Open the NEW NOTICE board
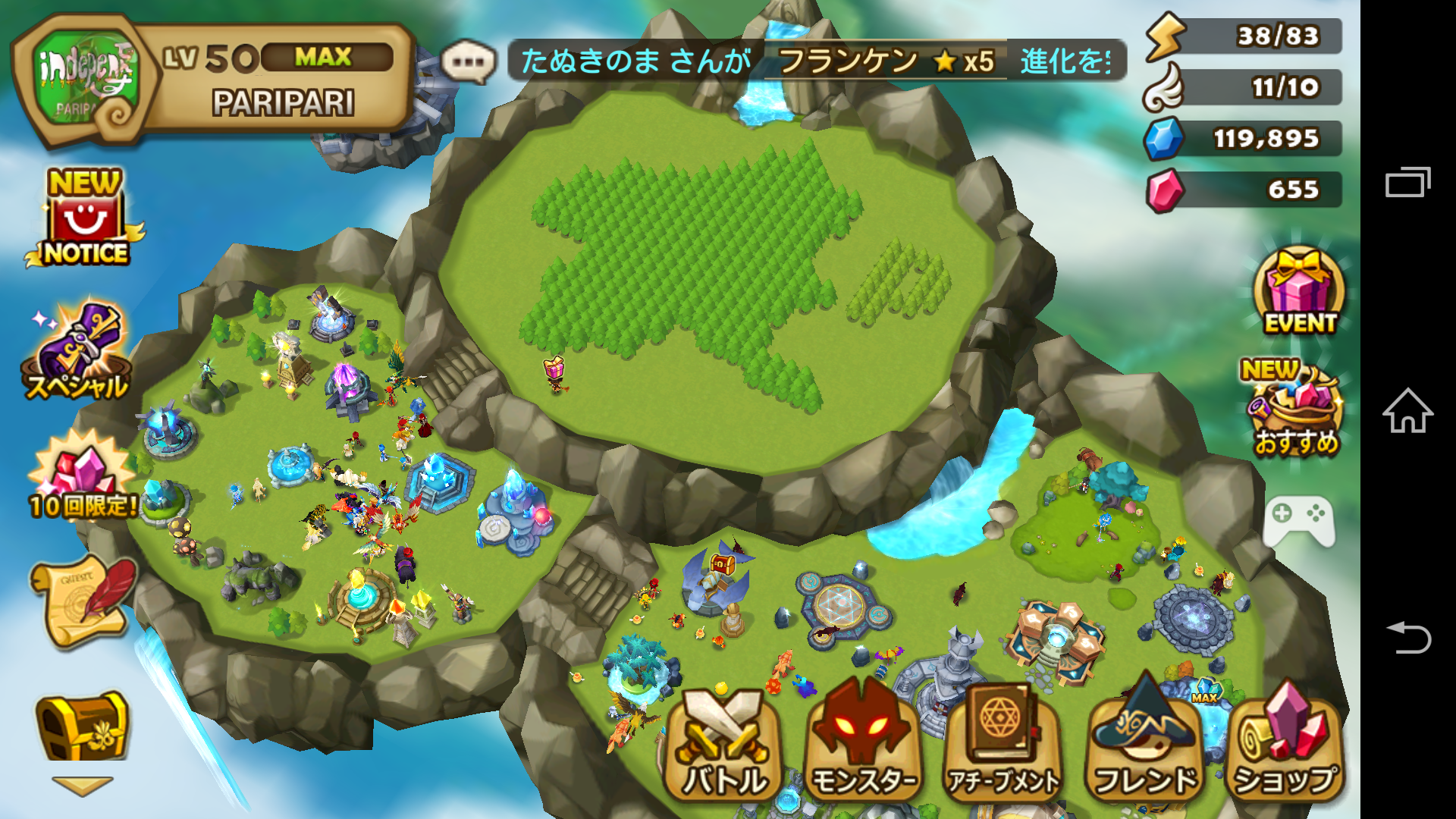The image size is (1456, 819). pos(85,220)
